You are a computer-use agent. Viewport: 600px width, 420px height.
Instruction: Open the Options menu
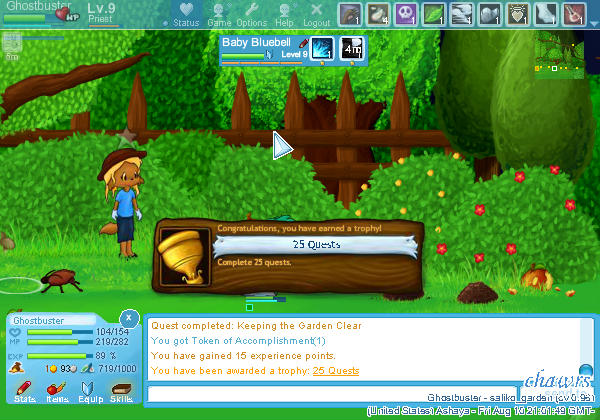(251, 14)
